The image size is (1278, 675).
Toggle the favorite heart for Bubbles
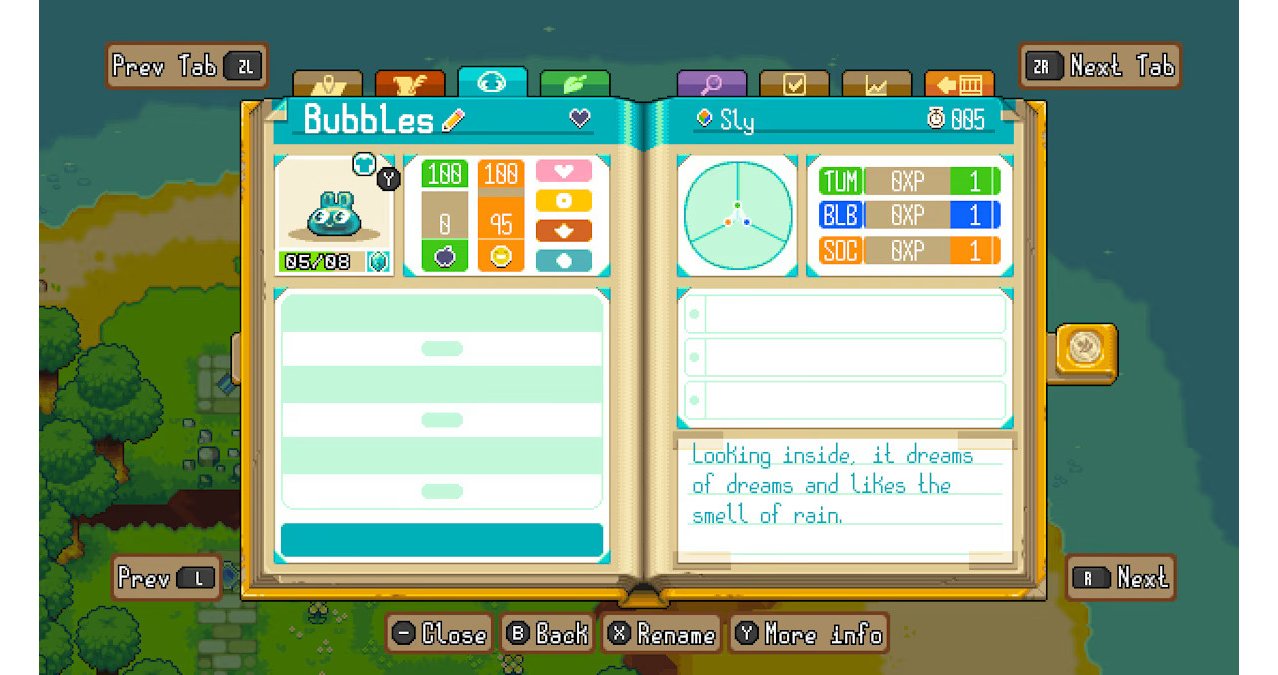(580, 118)
